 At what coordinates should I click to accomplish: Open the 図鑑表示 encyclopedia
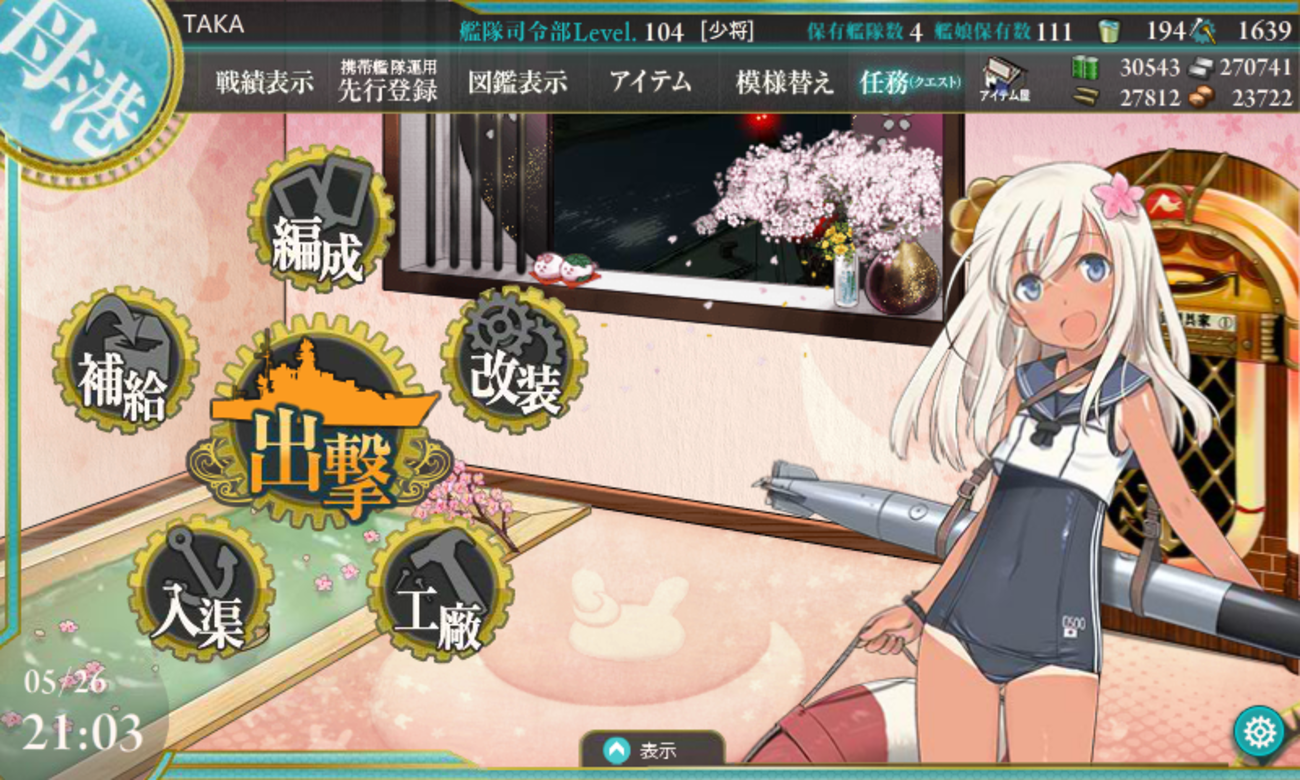click(x=517, y=82)
